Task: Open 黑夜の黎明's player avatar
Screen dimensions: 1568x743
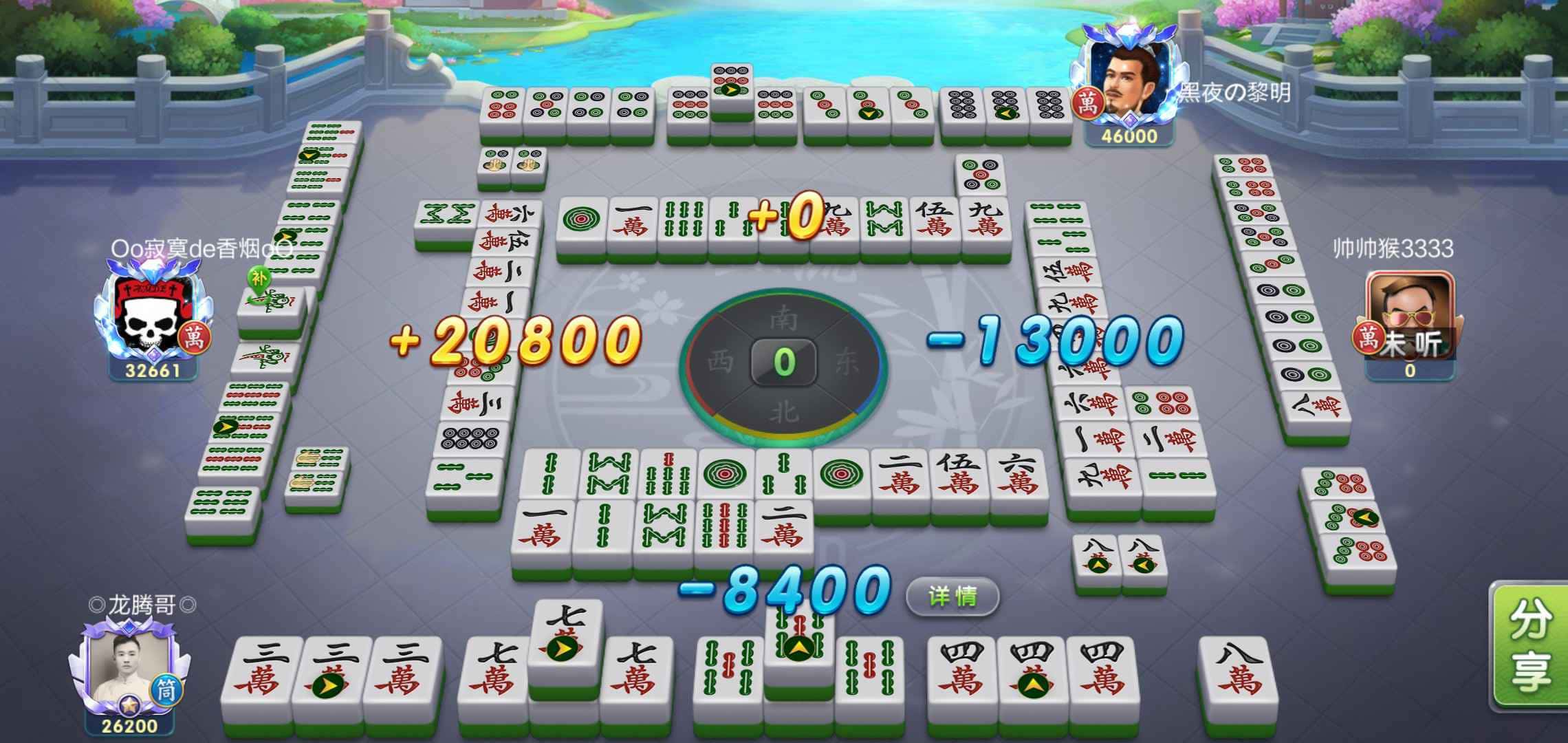Action: 1131,83
